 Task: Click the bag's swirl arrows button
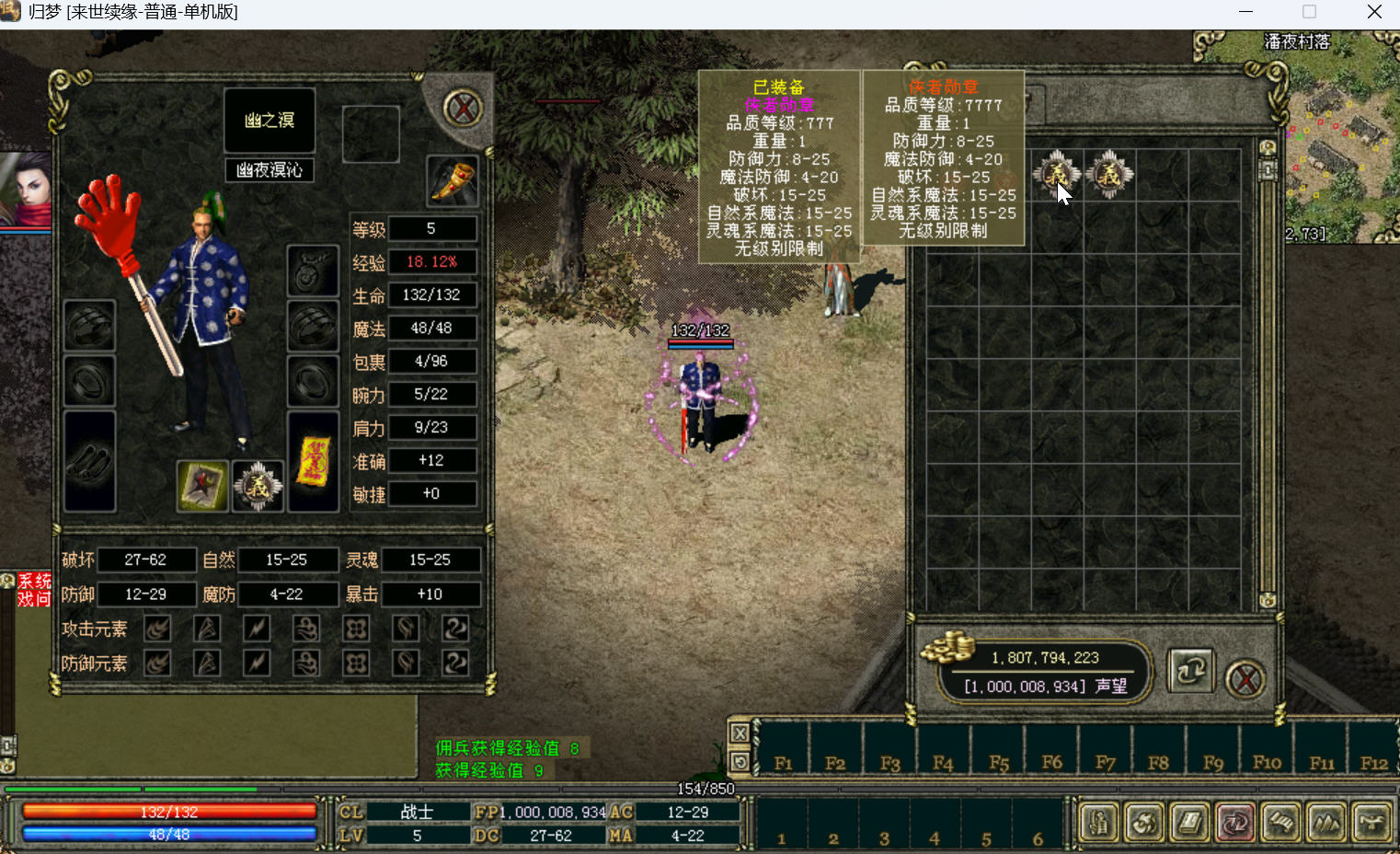[1190, 671]
